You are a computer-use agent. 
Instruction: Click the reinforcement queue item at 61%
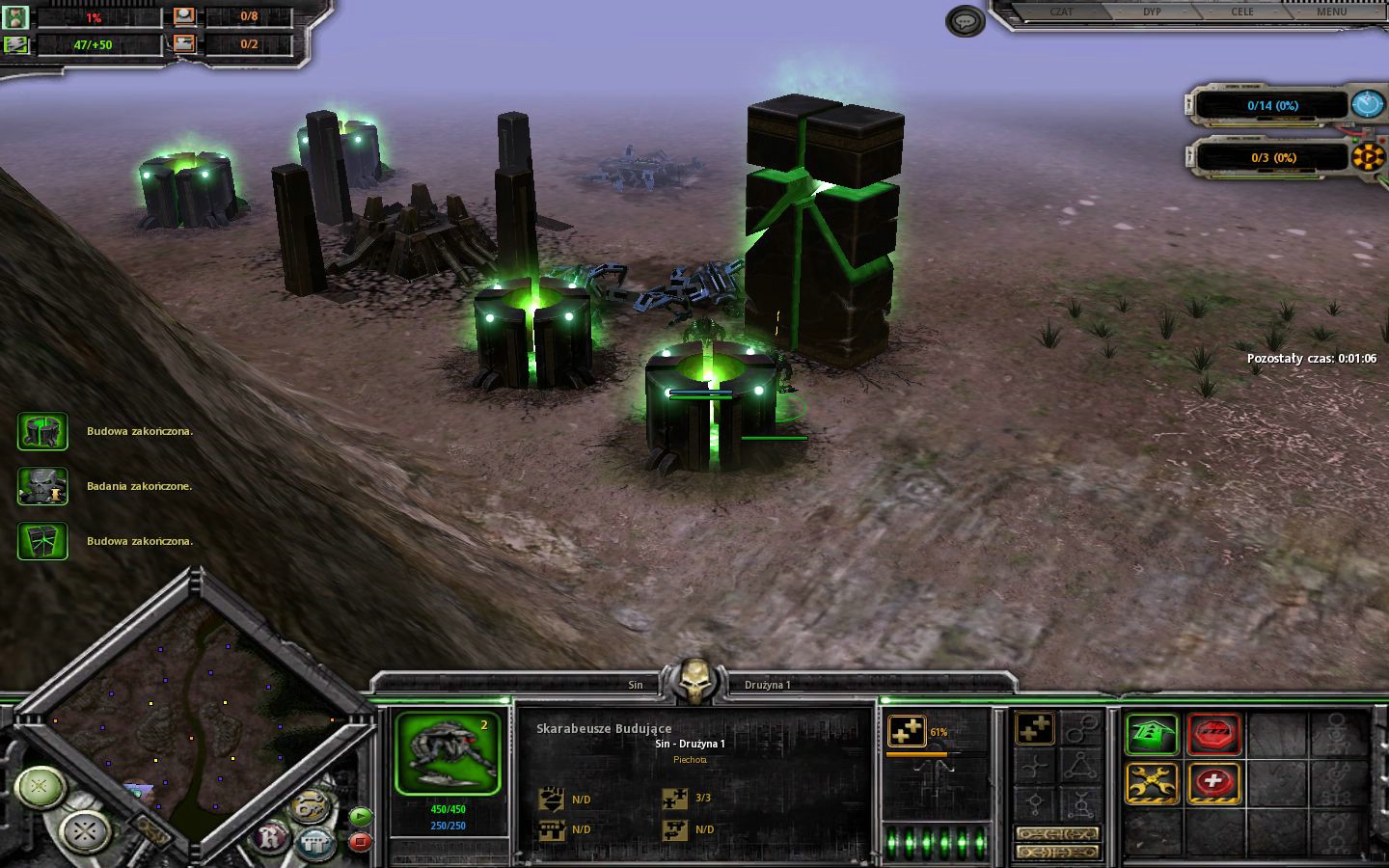(907, 732)
